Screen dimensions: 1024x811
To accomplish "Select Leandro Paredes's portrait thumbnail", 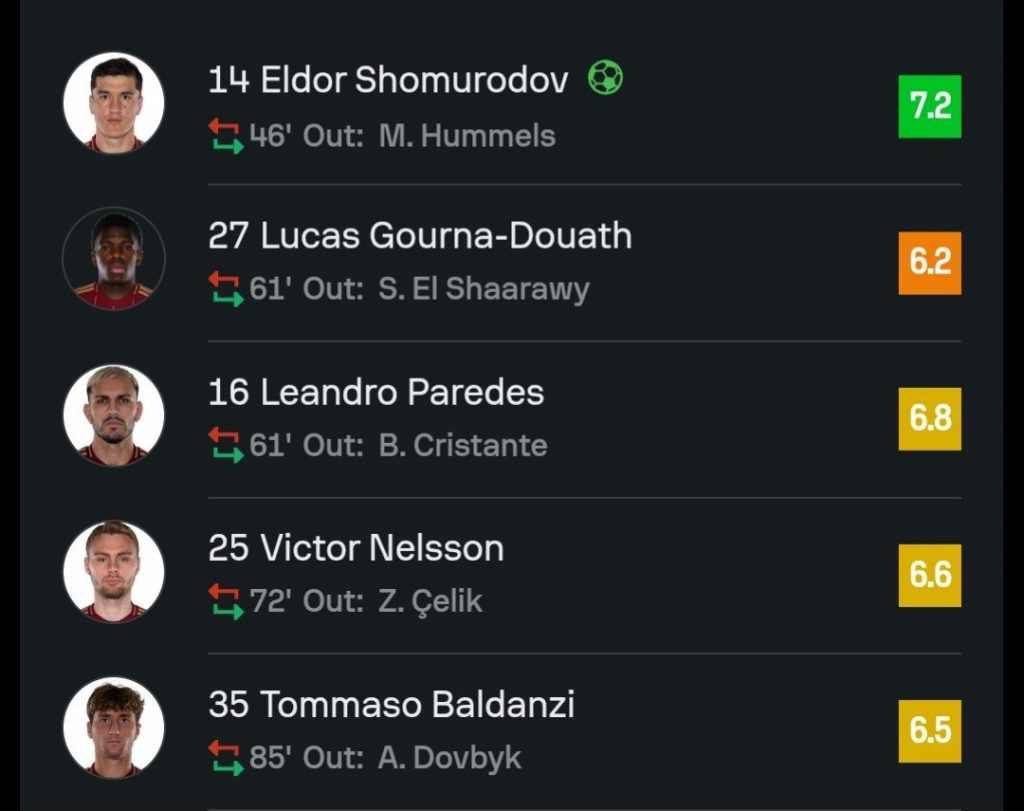I will 113,415.
